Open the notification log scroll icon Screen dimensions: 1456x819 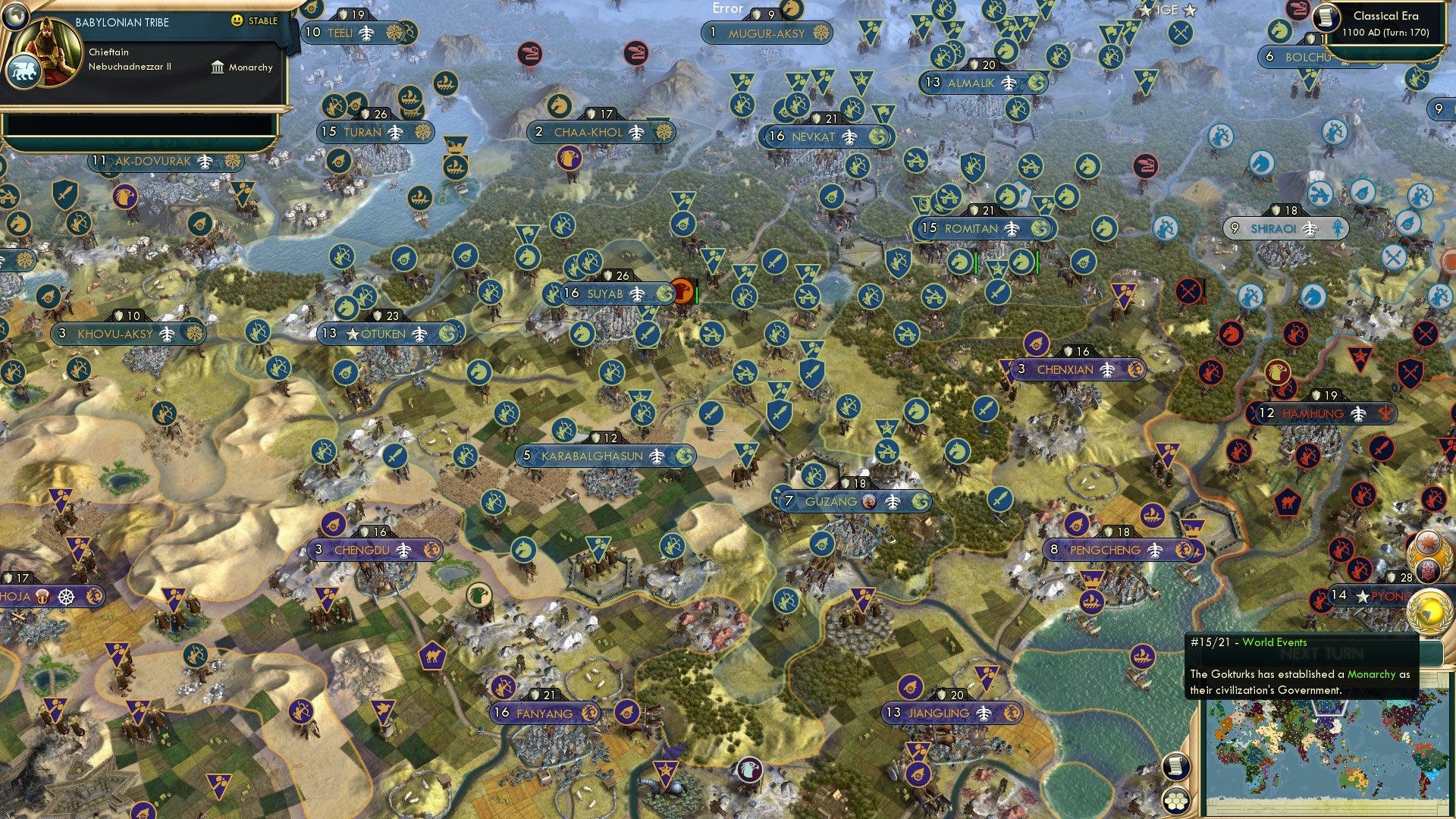tap(1177, 766)
